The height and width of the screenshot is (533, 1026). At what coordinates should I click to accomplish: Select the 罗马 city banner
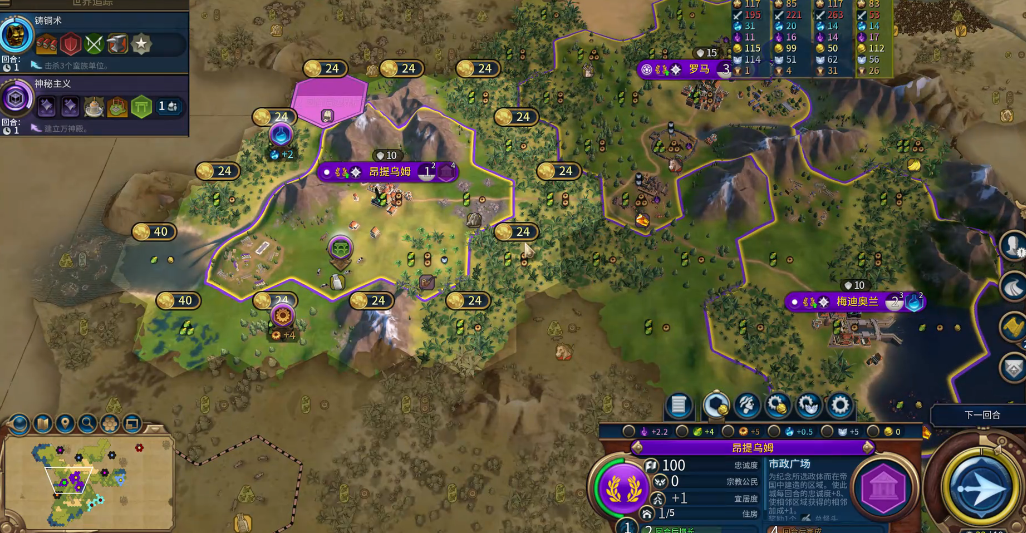click(697, 69)
